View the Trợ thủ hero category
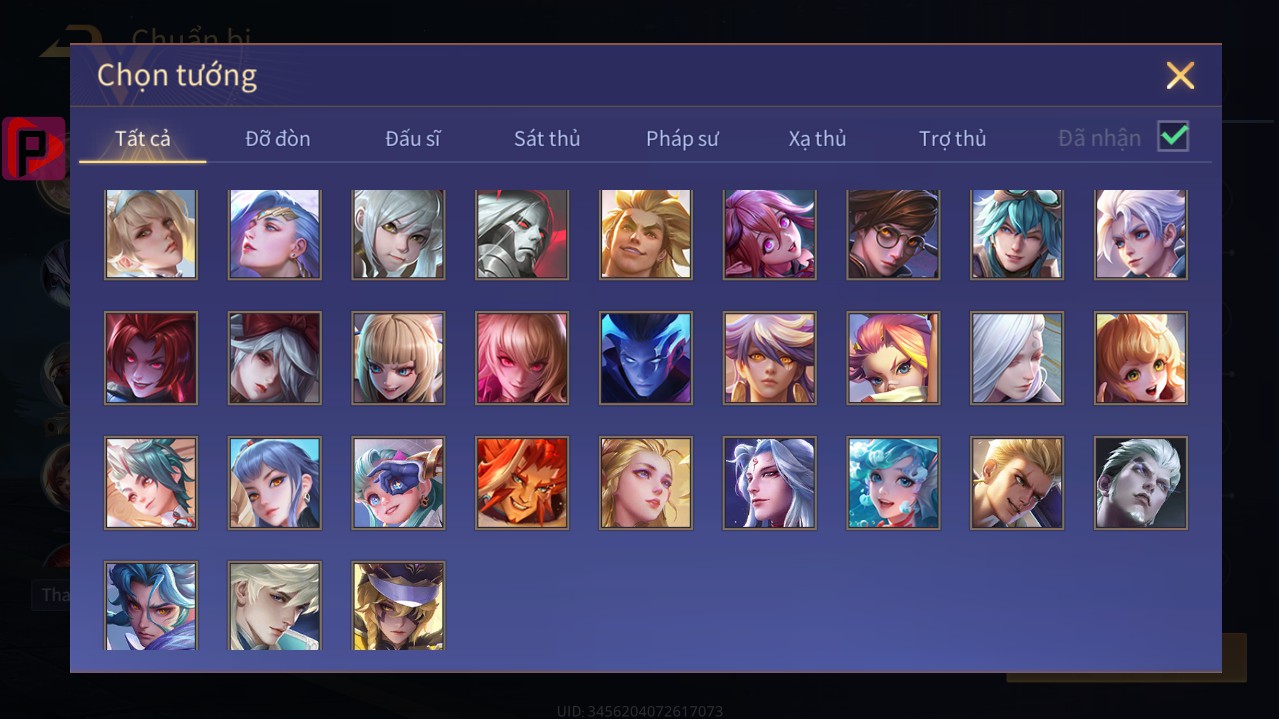Image resolution: width=1279 pixels, height=719 pixels. [952, 139]
